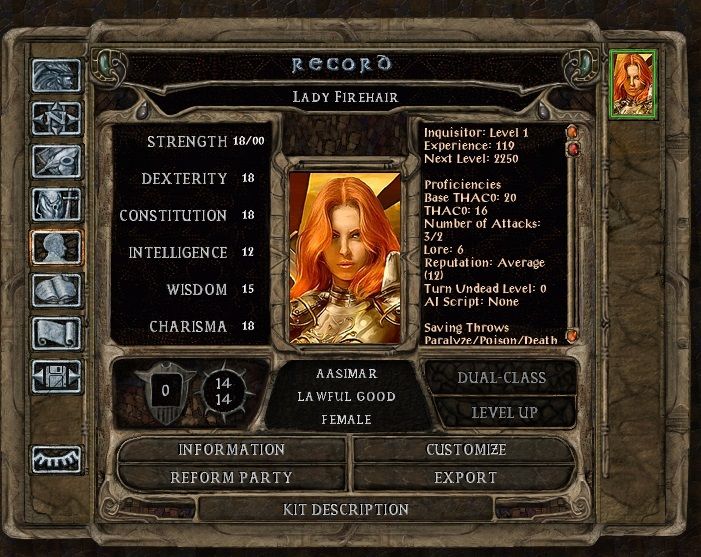Select Reform Party

[x=232, y=478]
